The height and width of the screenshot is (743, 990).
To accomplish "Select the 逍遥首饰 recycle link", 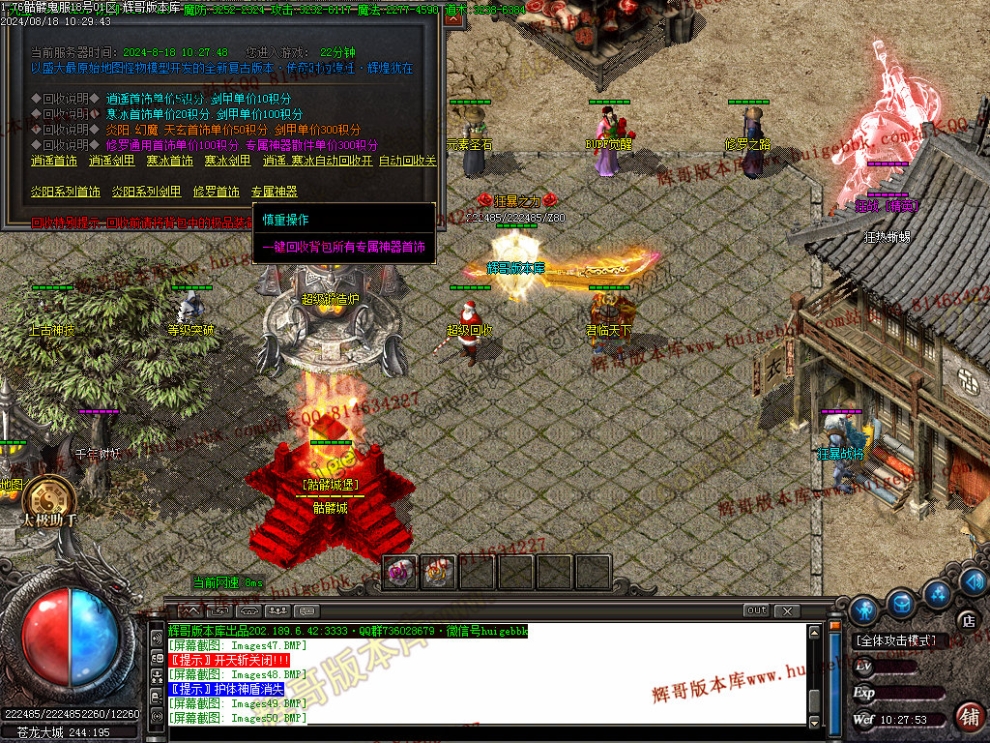I will [x=54, y=161].
